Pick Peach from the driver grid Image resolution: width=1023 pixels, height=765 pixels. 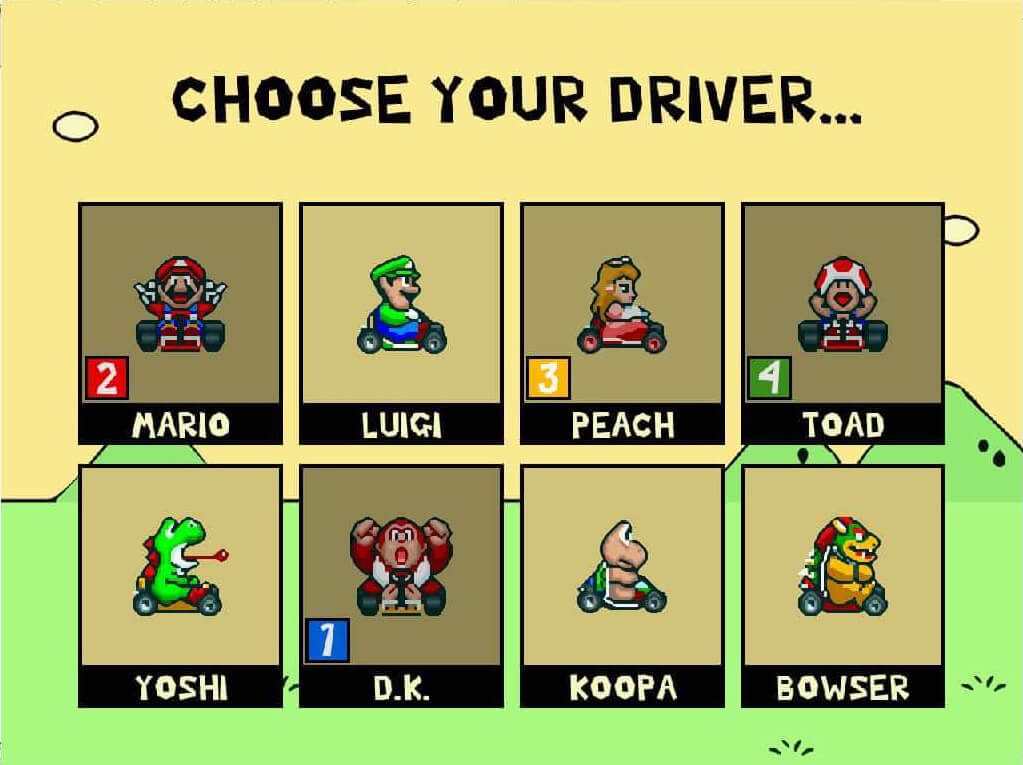(622, 322)
